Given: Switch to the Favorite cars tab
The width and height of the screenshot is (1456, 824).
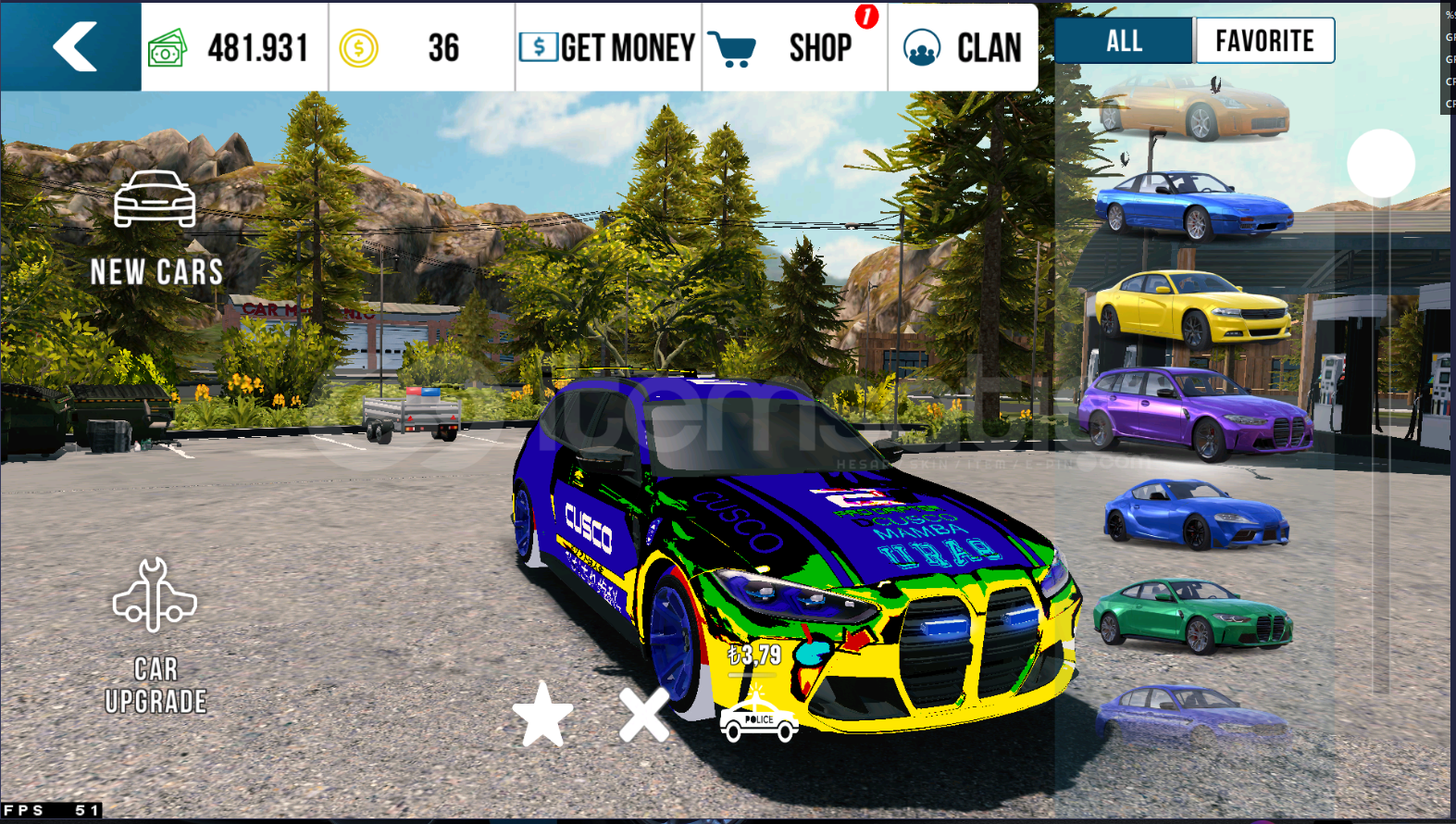Looking at the screenshot, I should [x=1264, y=41].
